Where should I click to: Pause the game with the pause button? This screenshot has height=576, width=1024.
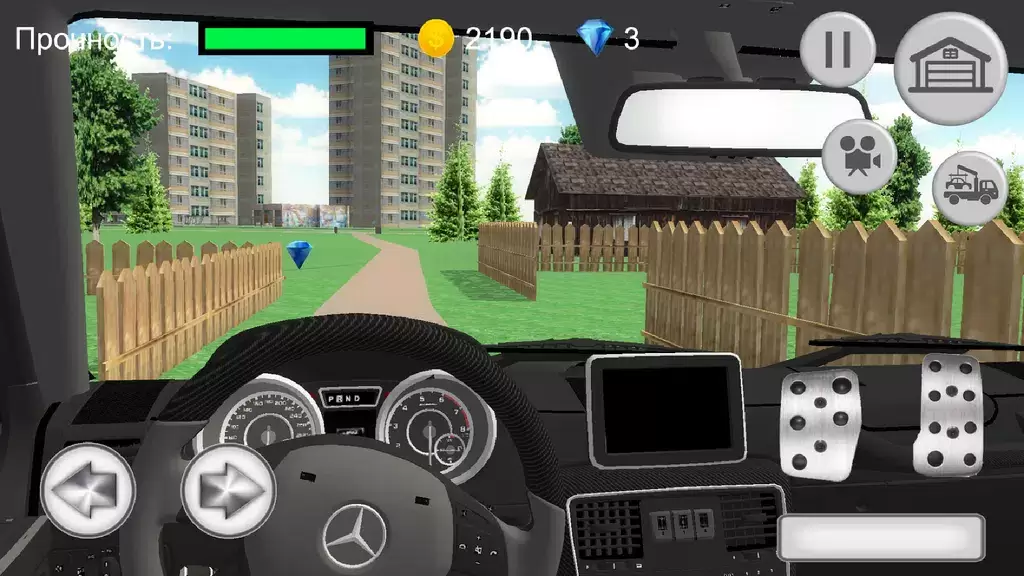[837, 50]
